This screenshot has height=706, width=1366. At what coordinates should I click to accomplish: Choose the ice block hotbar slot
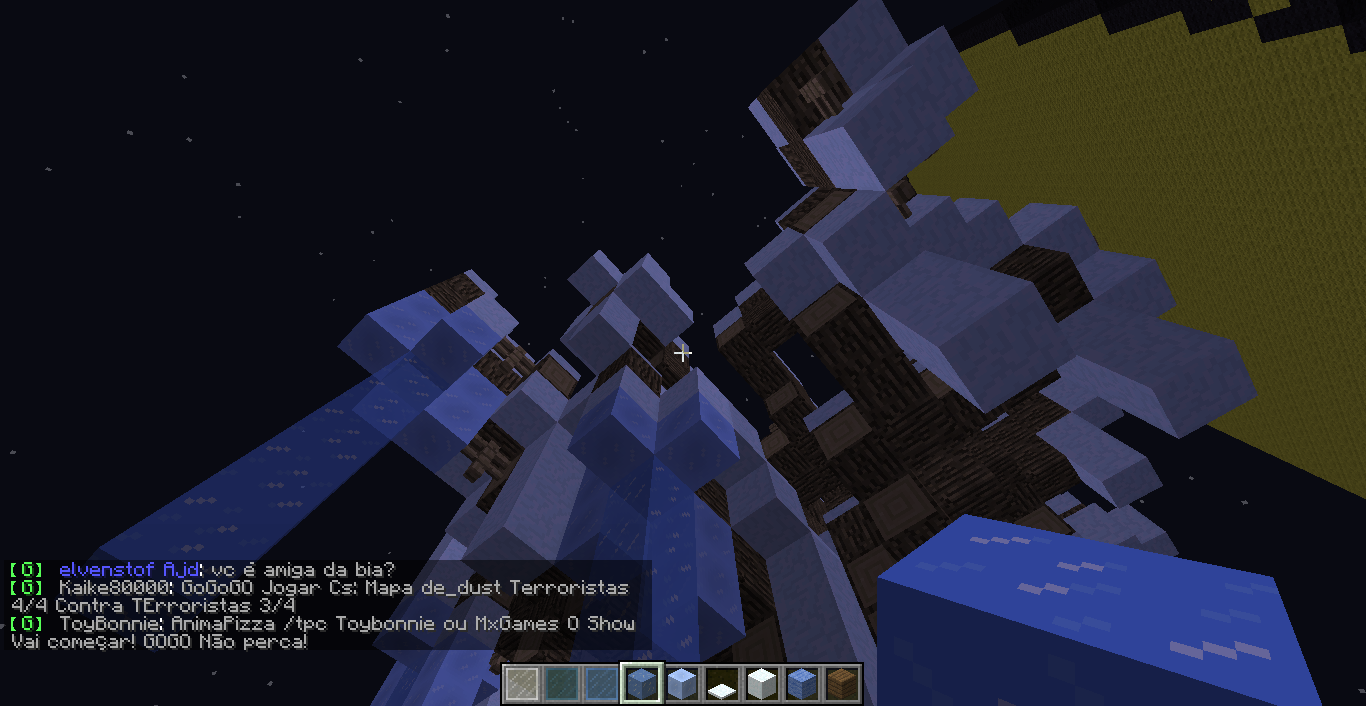point(642,684)
